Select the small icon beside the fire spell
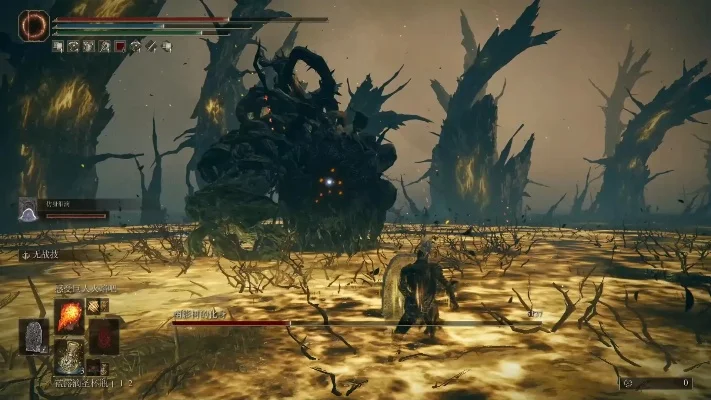This screenshot has width=711, height=400. point(93,306)
